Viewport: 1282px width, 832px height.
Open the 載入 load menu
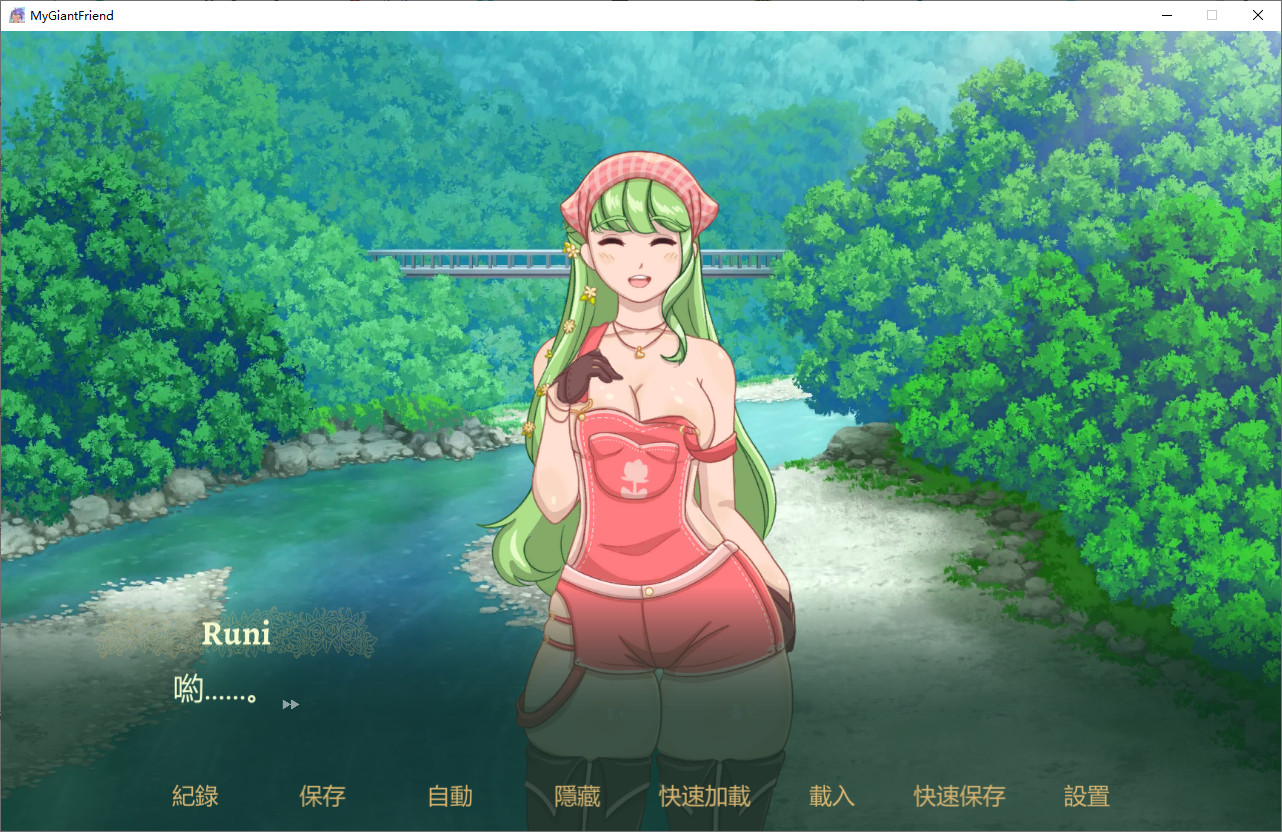pyautogui.click(x=832, y=796)
